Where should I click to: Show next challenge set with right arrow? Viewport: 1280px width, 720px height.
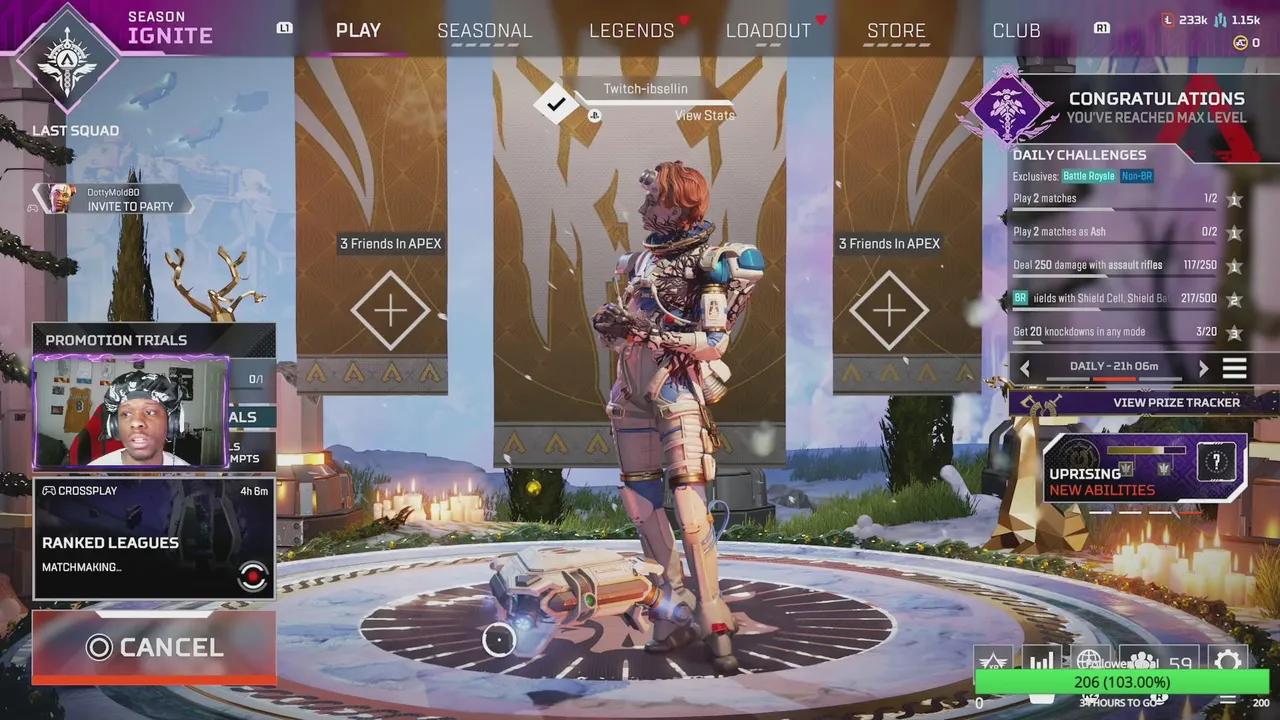(1204, 368)
